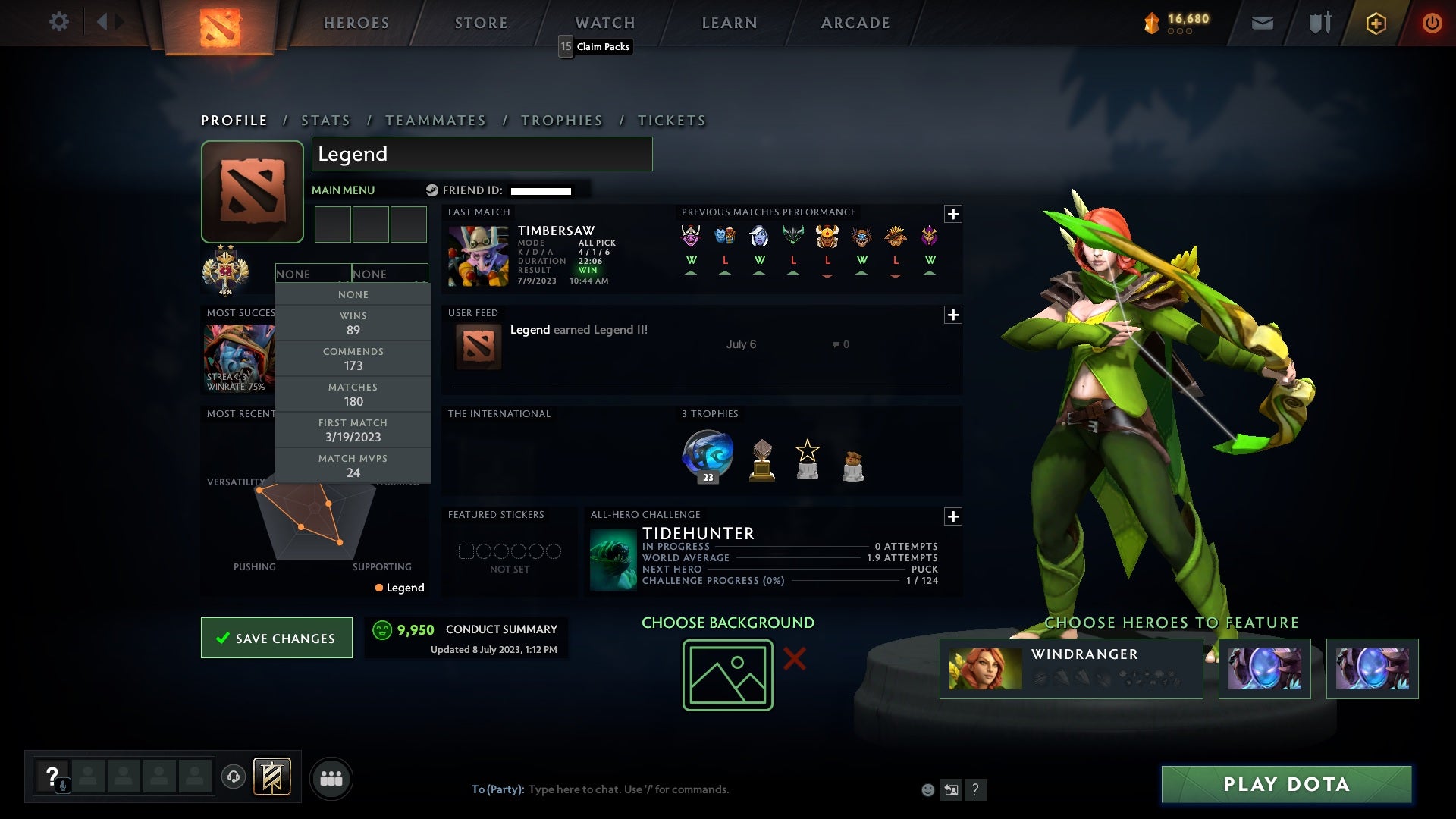Click the power exit icon
This screenshot has width=1456, height=819.
[1432, 22]
